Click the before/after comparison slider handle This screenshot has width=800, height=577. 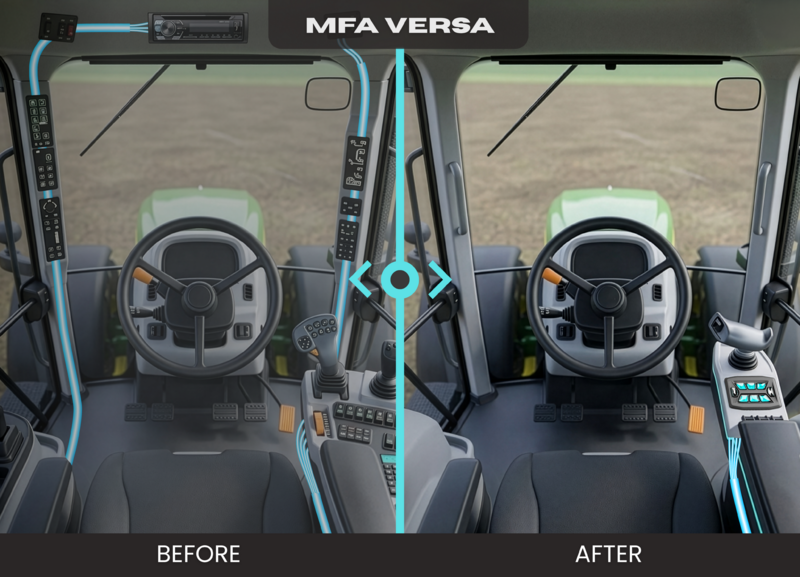(x=400, y=279)
